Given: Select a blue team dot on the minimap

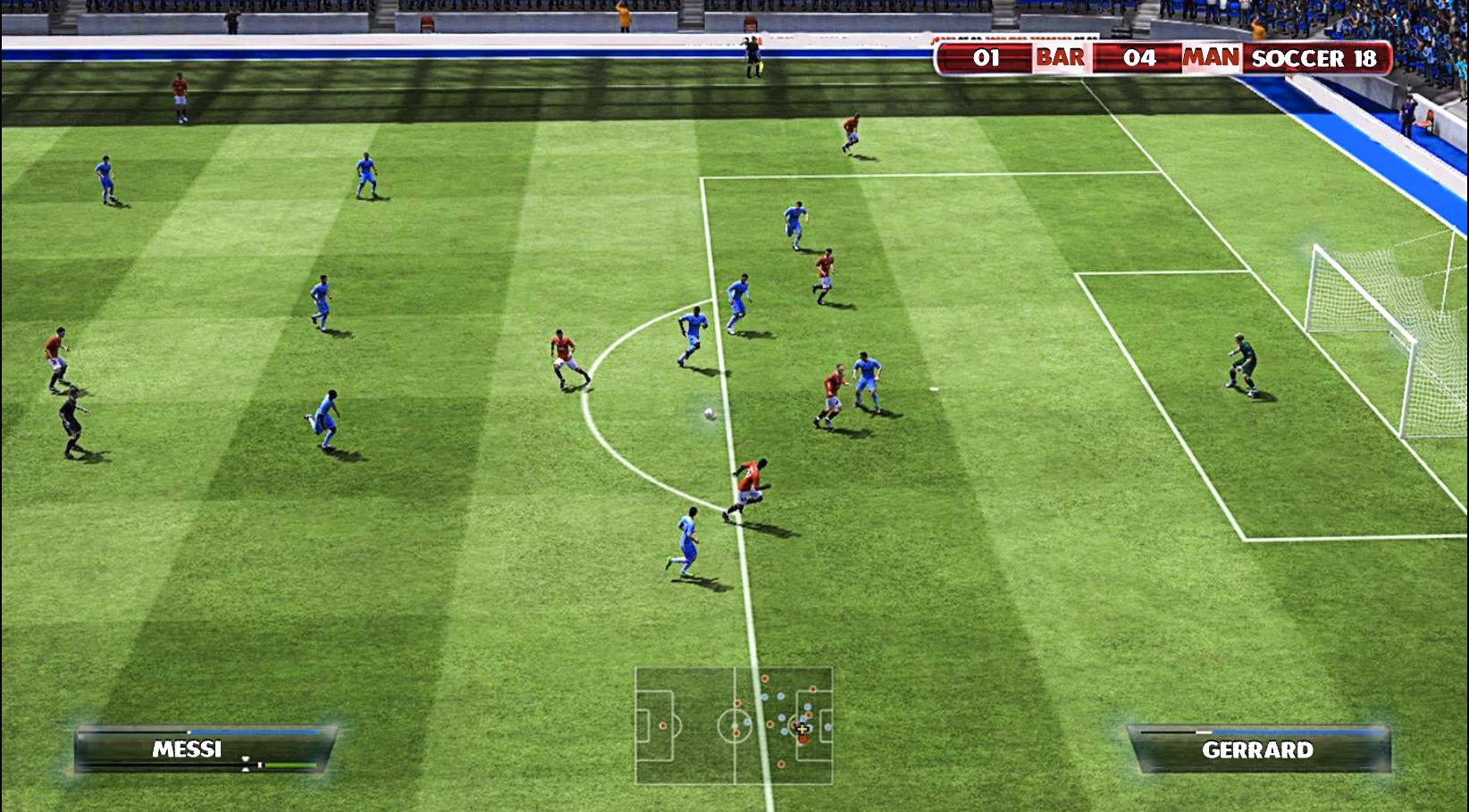Looking at the screenshot, I should tap(764, 697).
